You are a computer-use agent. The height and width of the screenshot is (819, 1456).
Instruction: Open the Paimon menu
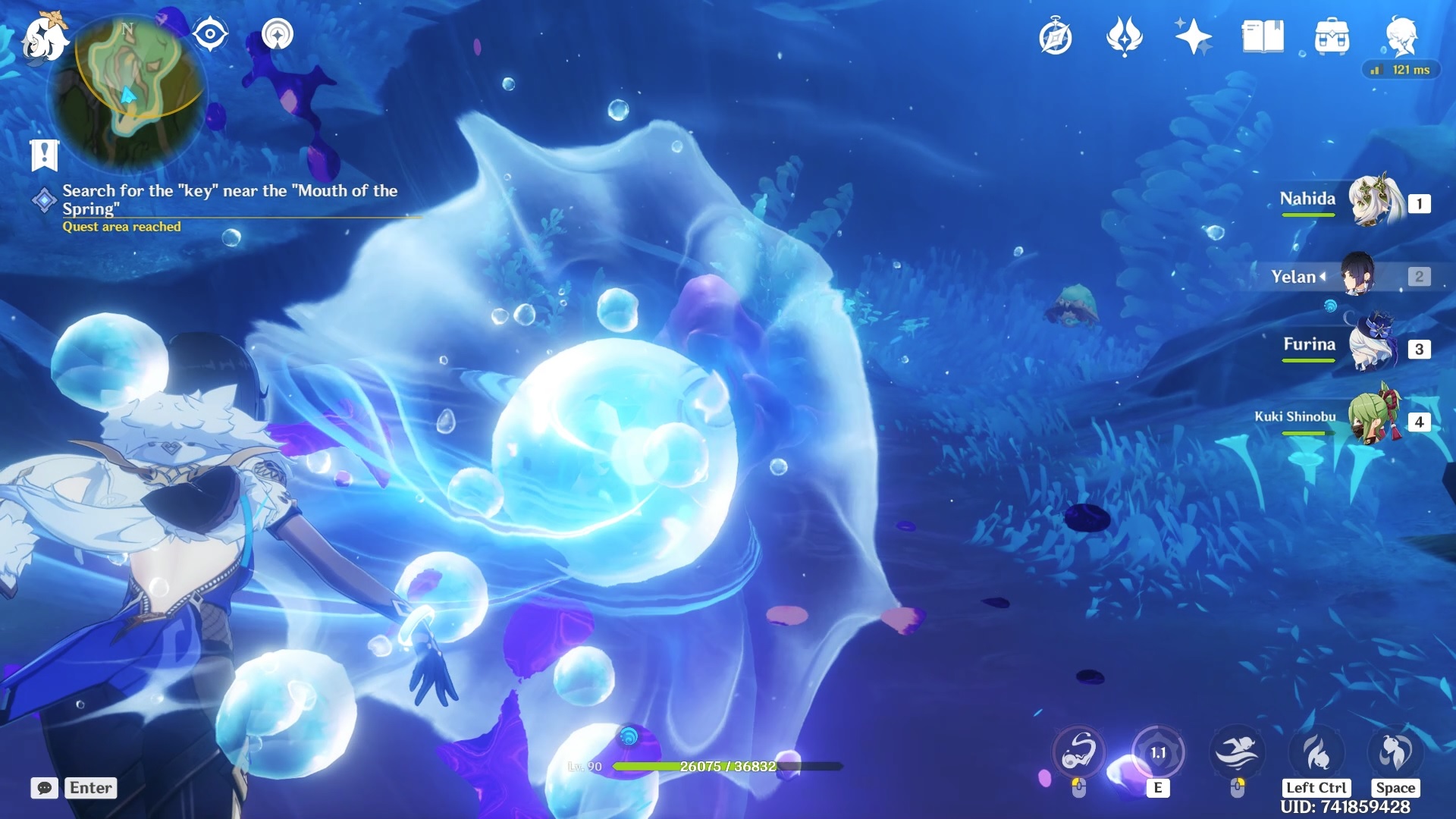coord(42,36)
